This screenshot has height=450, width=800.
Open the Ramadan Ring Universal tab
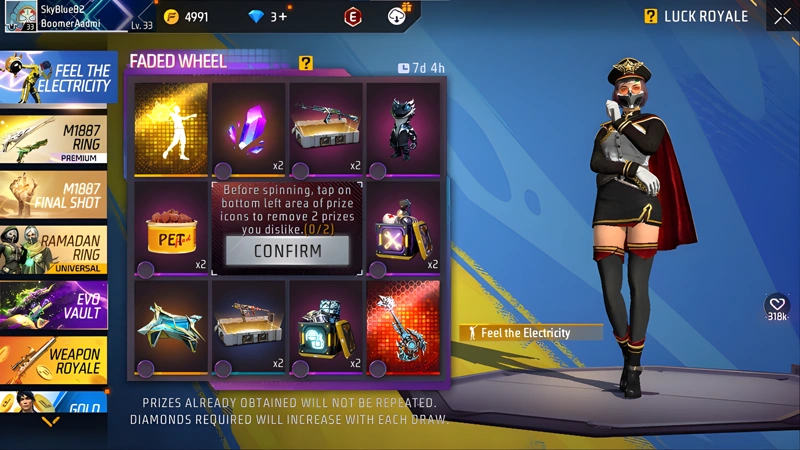click(x=58, y=250)
